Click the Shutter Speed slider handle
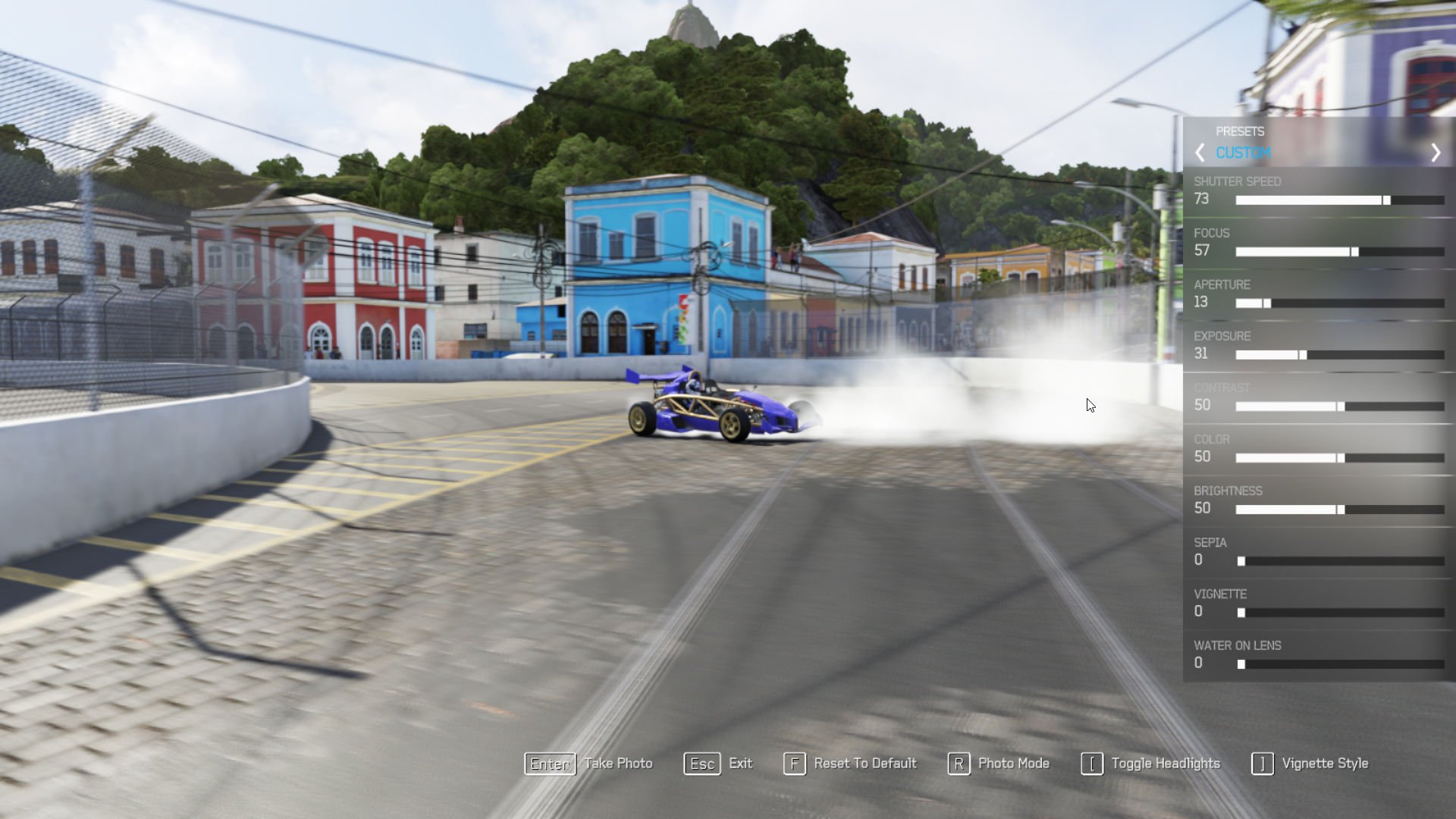The width and height of the screenshot is (1456, 819). (x=1385, y=200)
